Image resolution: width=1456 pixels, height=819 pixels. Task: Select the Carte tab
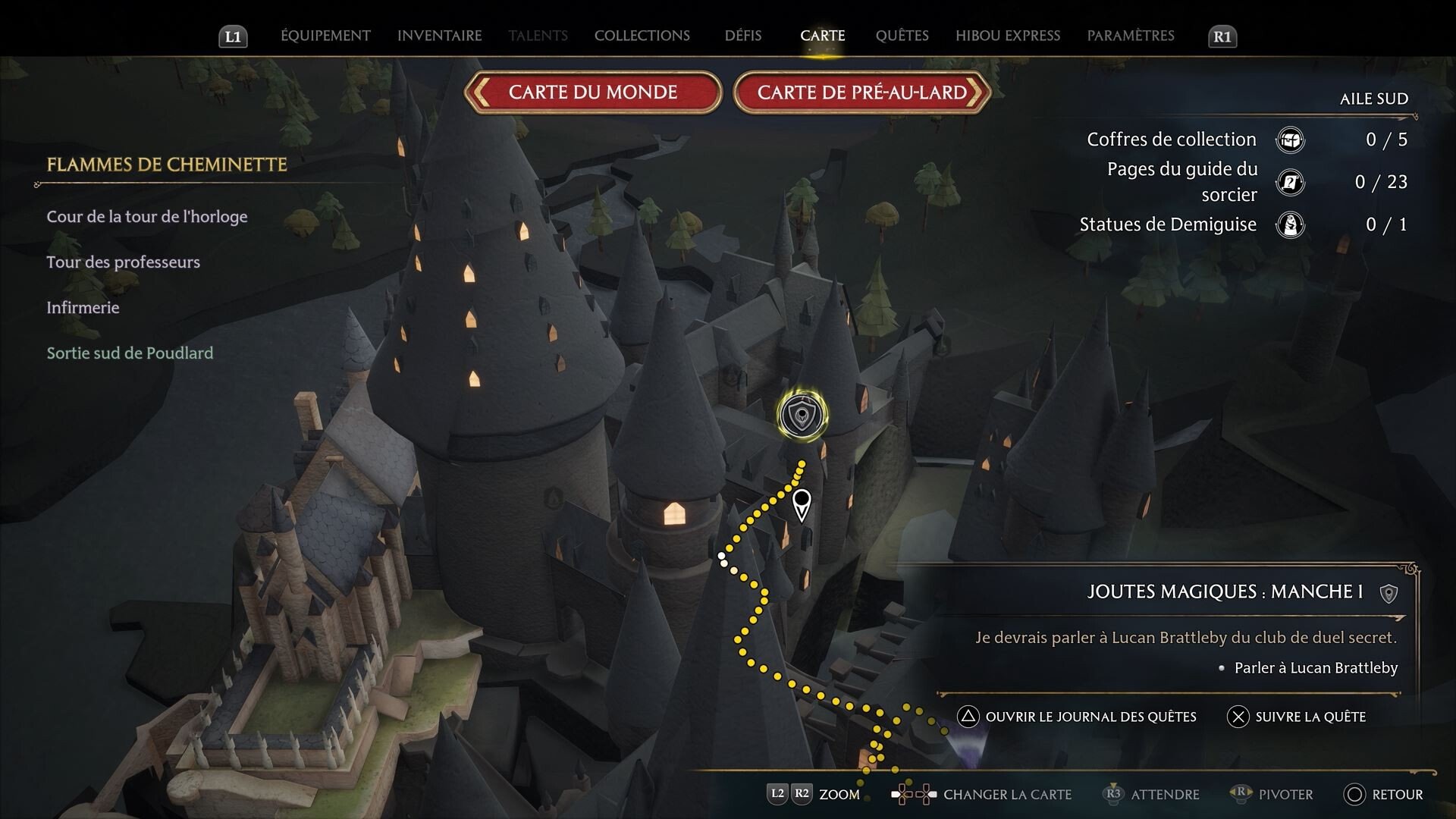822,36
